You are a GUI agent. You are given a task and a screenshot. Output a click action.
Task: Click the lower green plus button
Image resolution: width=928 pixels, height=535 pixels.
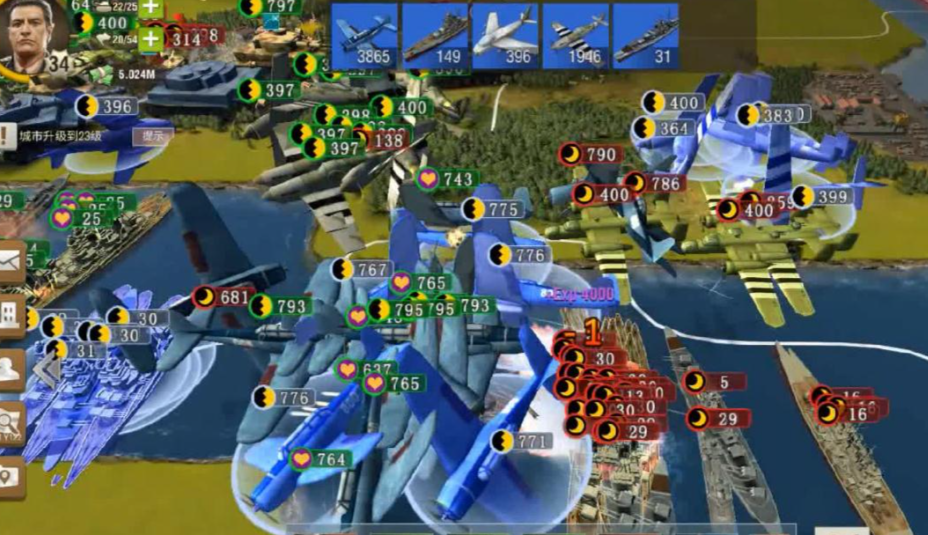[150, 39]
